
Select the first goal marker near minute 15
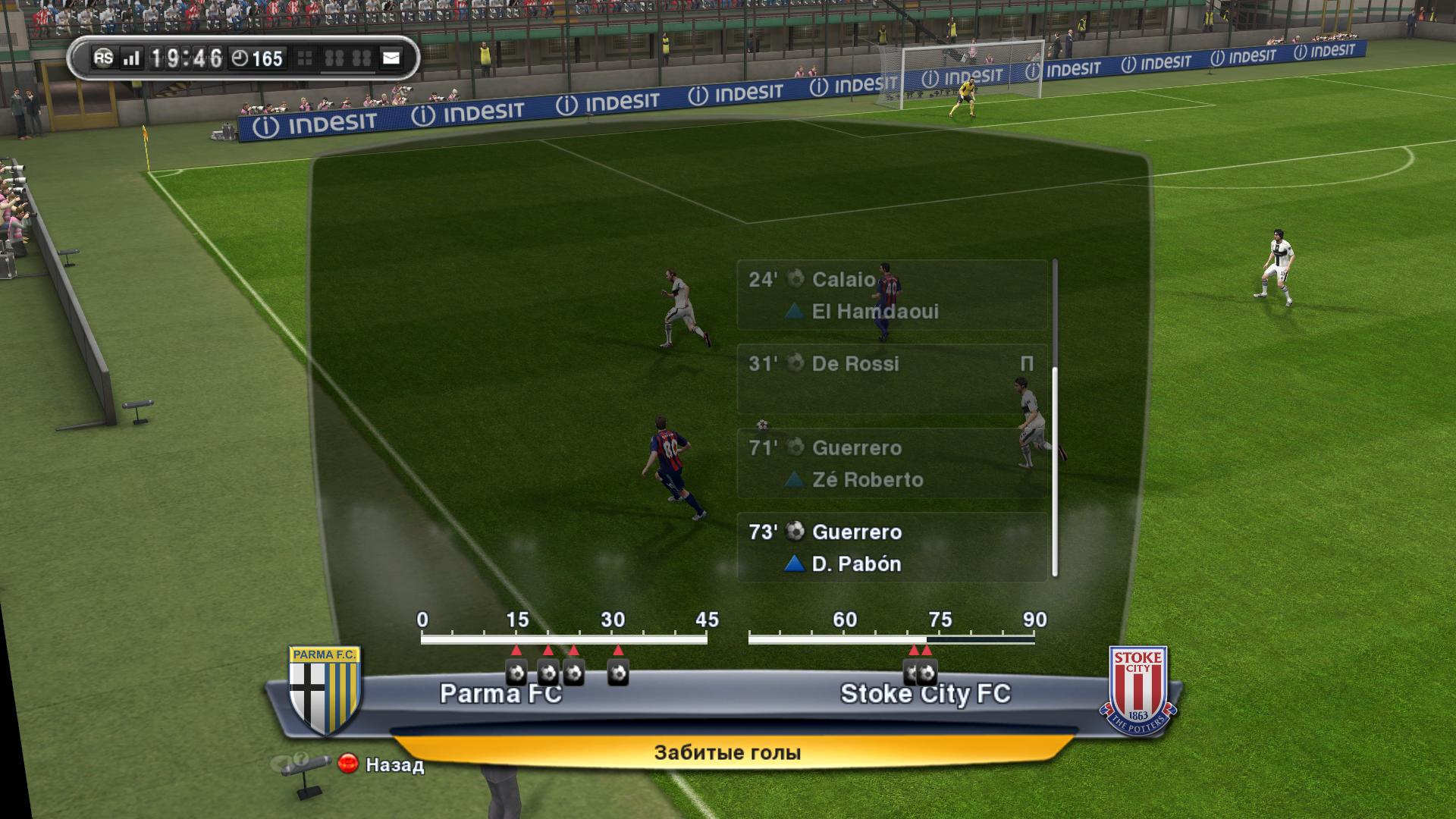pos(516,673)
